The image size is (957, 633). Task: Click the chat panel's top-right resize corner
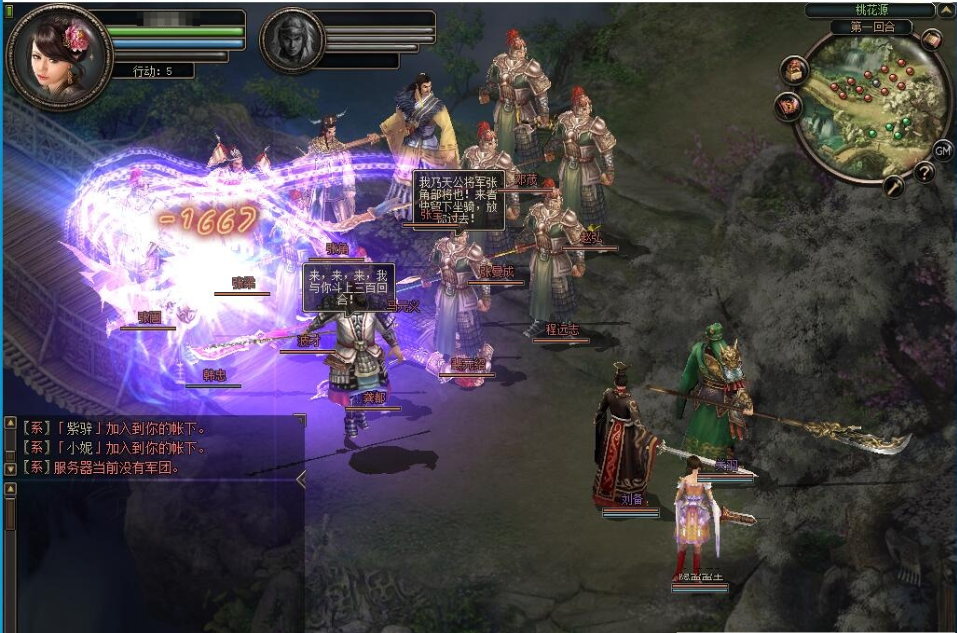(x=298, y=420)
